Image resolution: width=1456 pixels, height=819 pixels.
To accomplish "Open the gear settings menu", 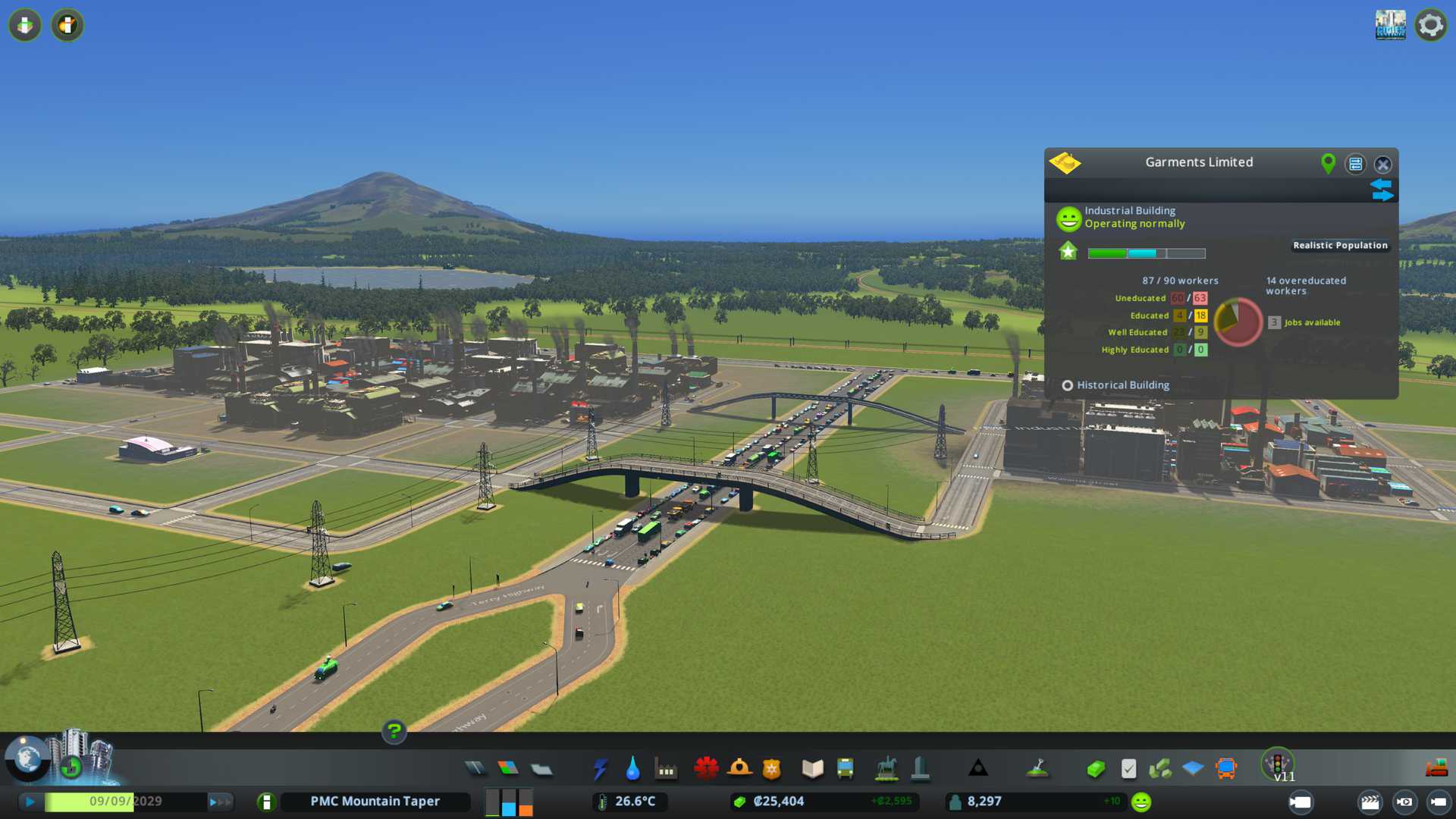I will (x=1430, y=26).
